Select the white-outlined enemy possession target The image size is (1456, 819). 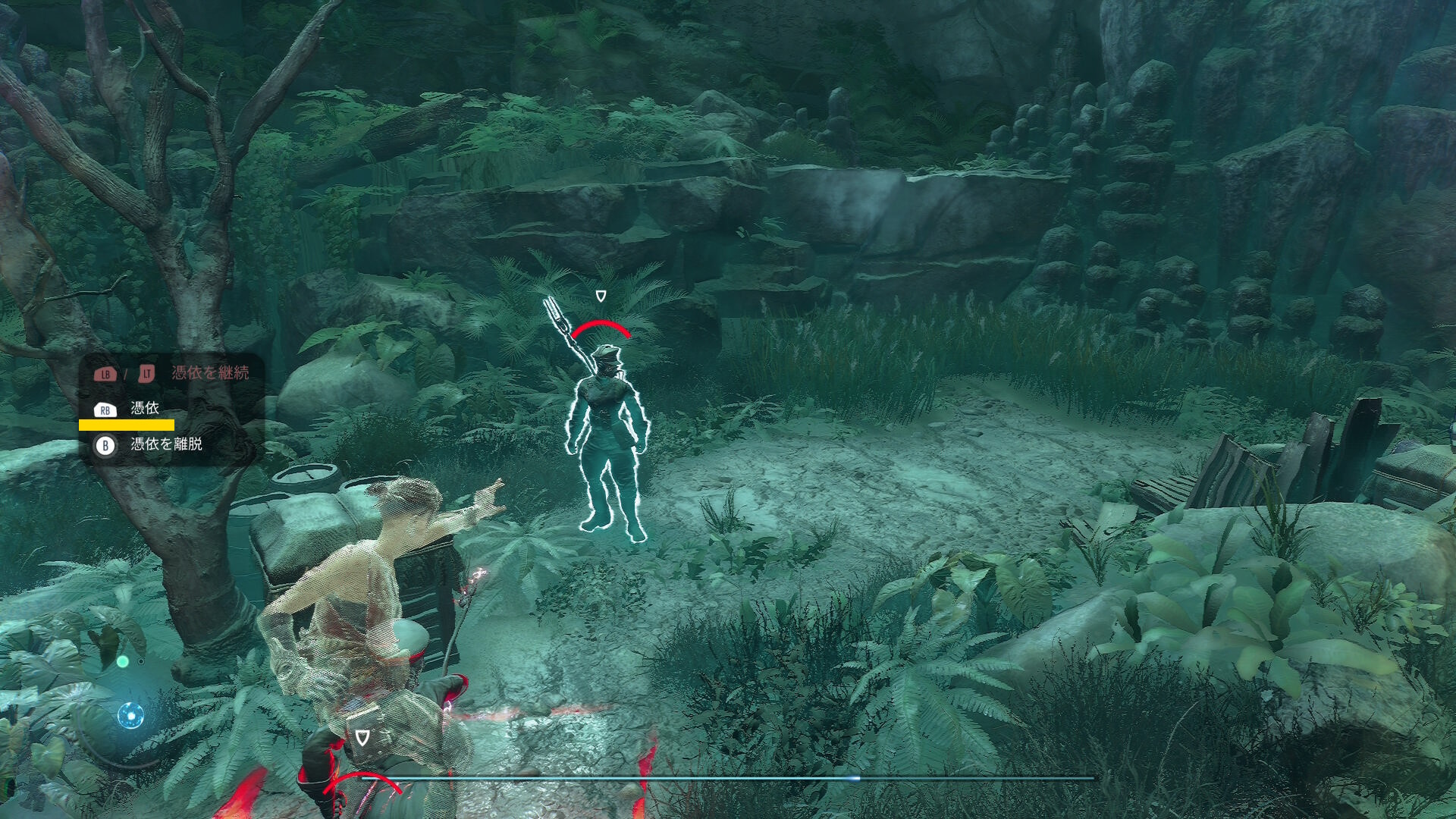(x=607, y=440)
